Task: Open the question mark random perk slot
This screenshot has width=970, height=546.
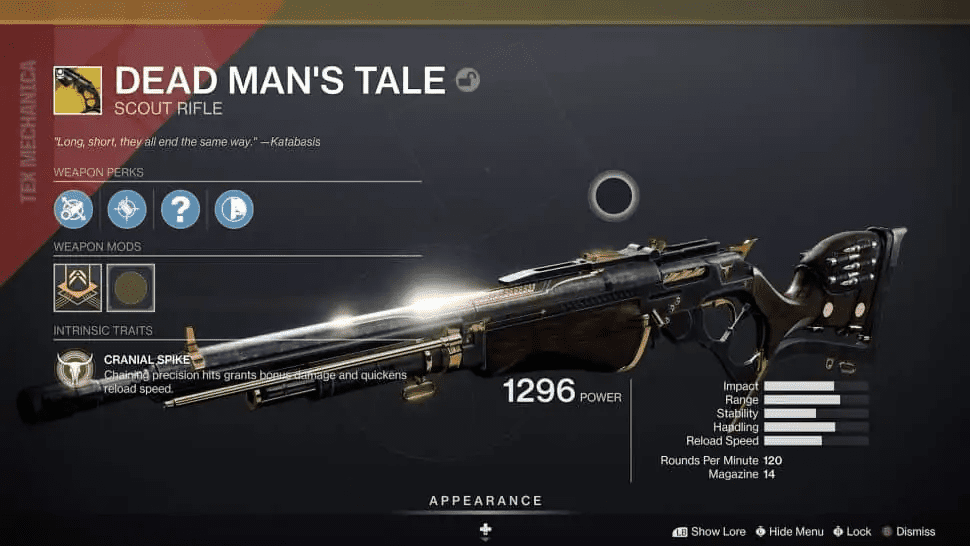Action: (181, 210)
